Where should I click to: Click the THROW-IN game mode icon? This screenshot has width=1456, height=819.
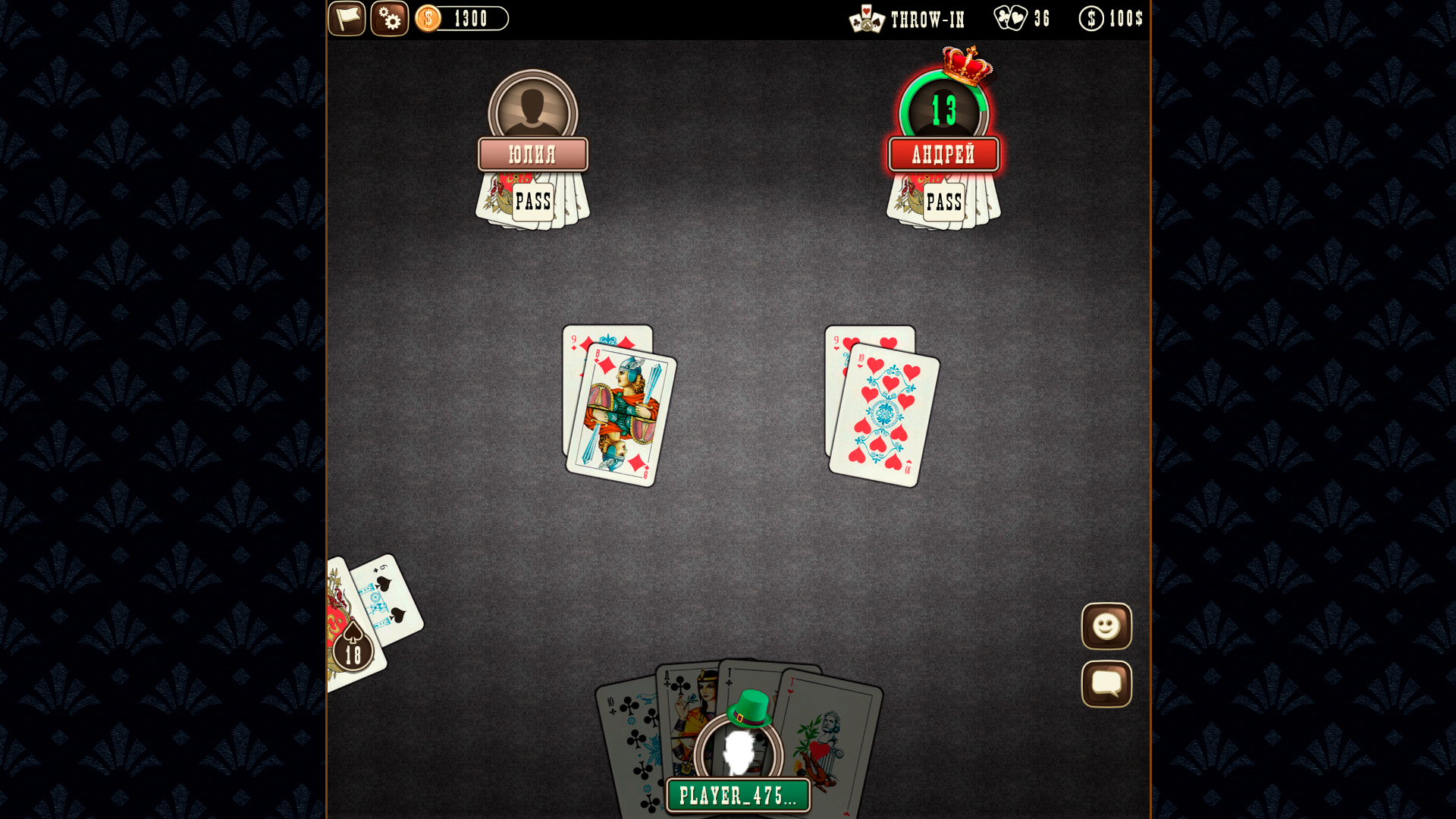pyautogui.click(x=867, y=20)
